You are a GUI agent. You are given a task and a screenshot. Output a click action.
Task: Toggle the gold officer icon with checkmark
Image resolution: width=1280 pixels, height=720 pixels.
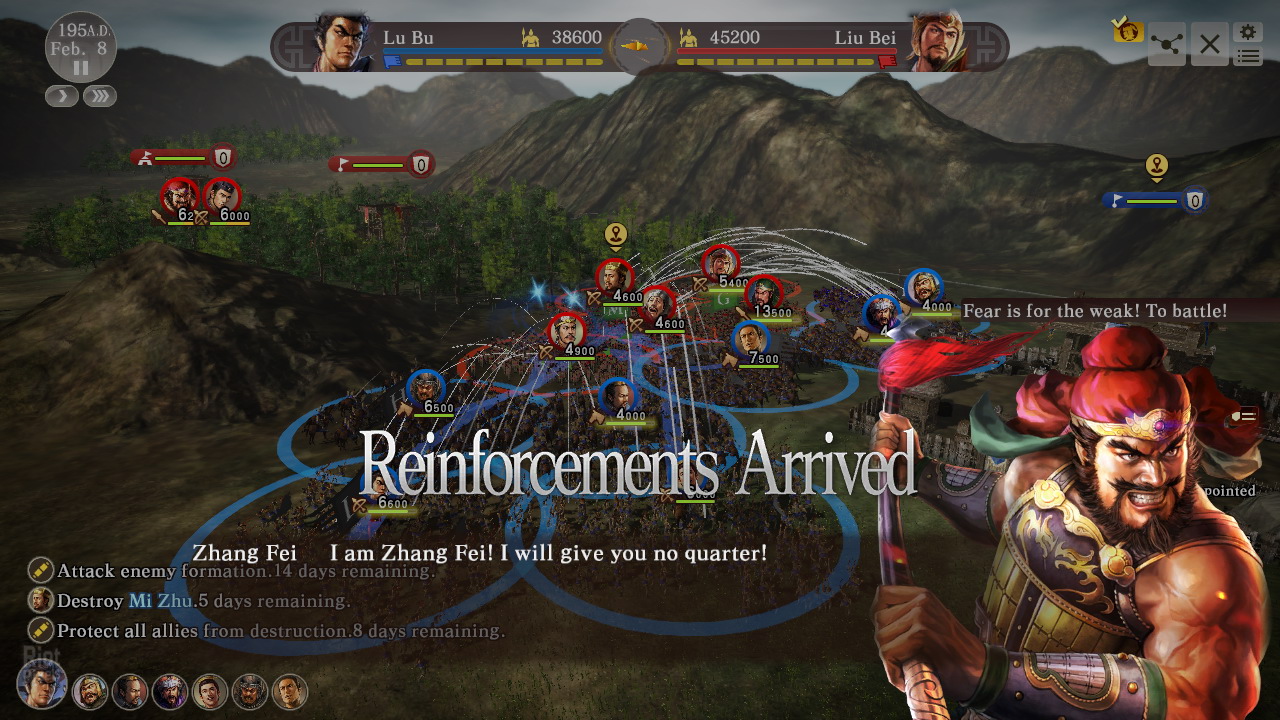(1128, 30)
